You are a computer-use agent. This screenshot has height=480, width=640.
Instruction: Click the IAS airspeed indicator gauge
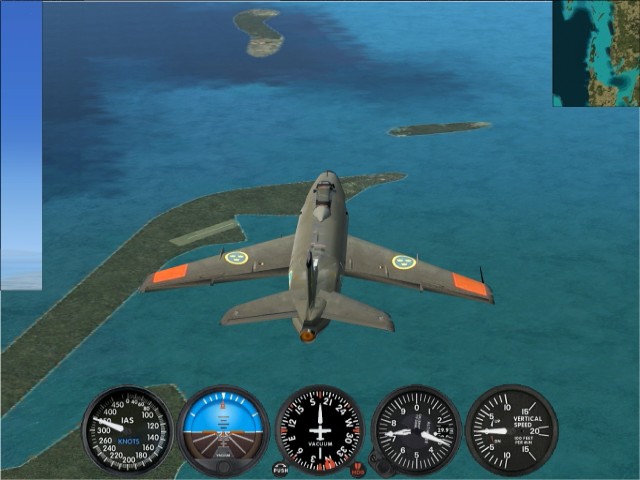(127, 430)
